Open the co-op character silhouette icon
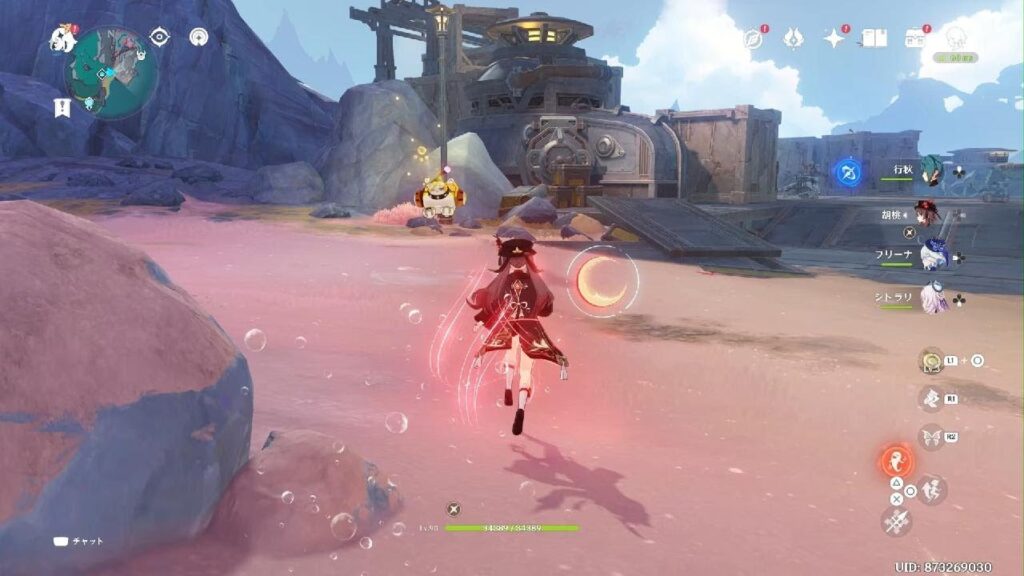Image resolution: width=1024 pixels, height=576 pixels. coord(956,39)
